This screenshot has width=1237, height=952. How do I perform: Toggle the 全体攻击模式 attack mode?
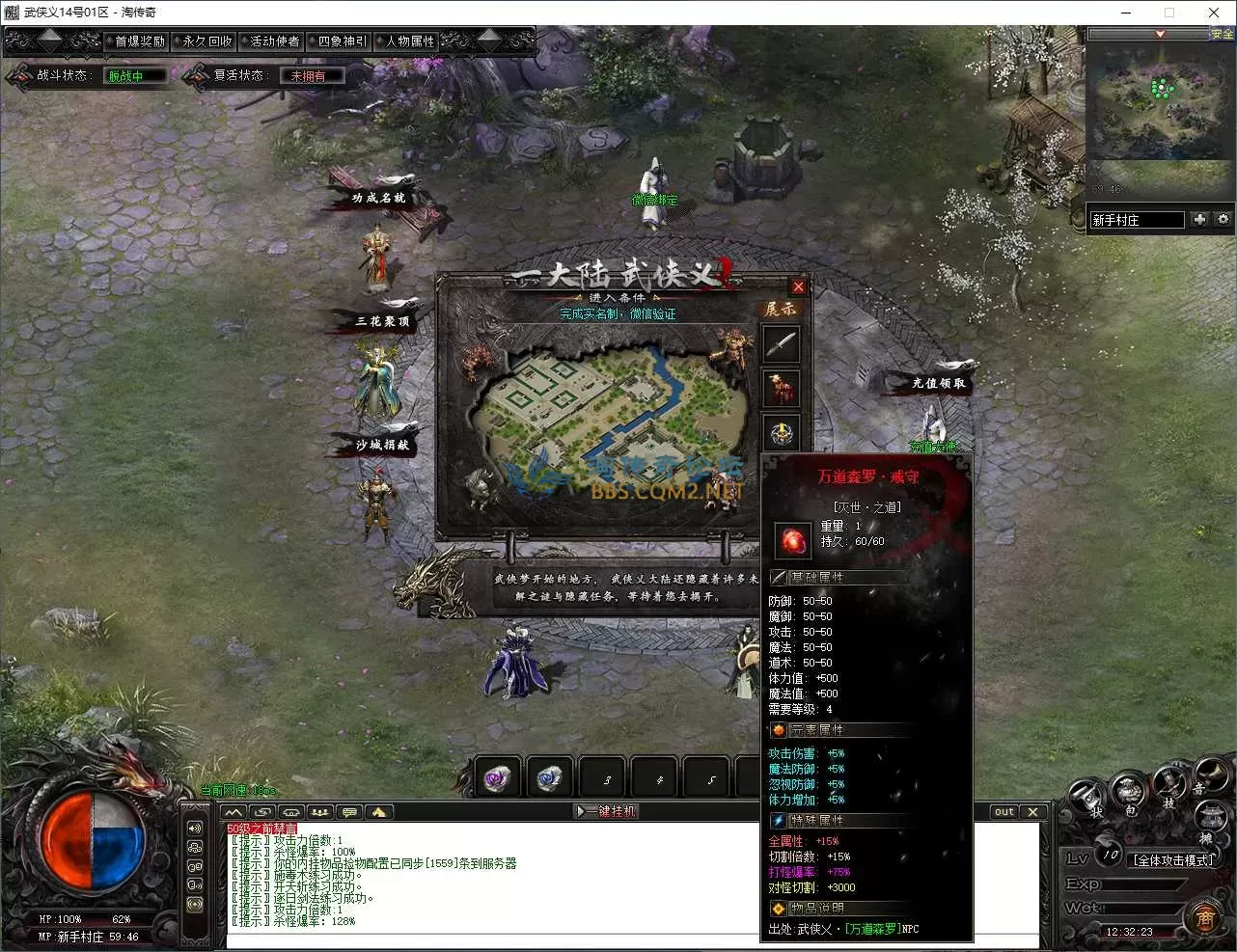[x=1173, y=860]
